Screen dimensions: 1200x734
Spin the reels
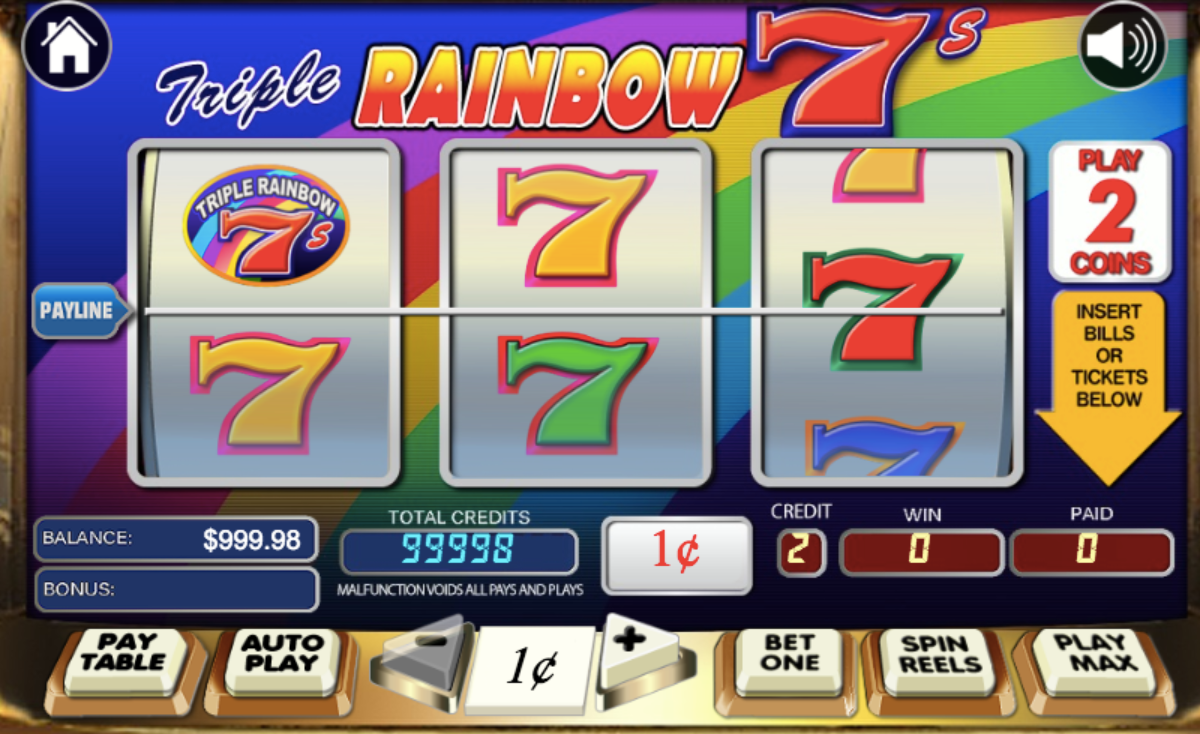click(x=937, y=657)
